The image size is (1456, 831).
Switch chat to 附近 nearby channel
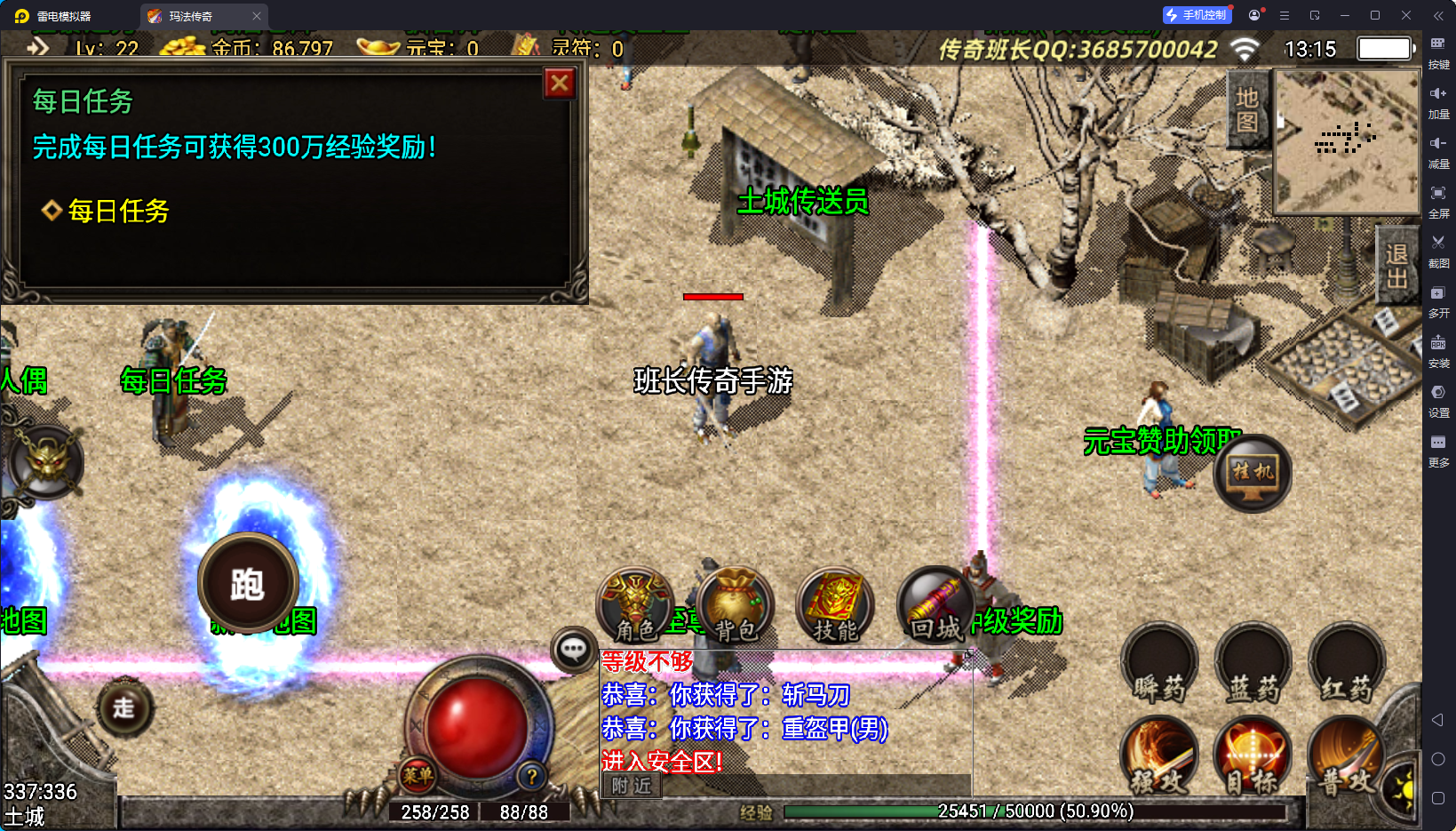[632, 786]
